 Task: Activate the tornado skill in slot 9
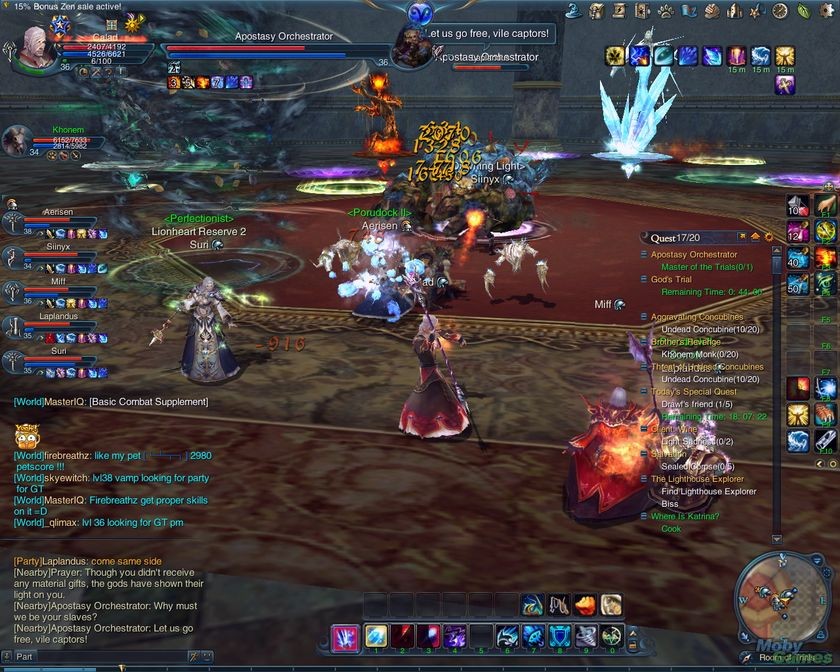(586, 636)
